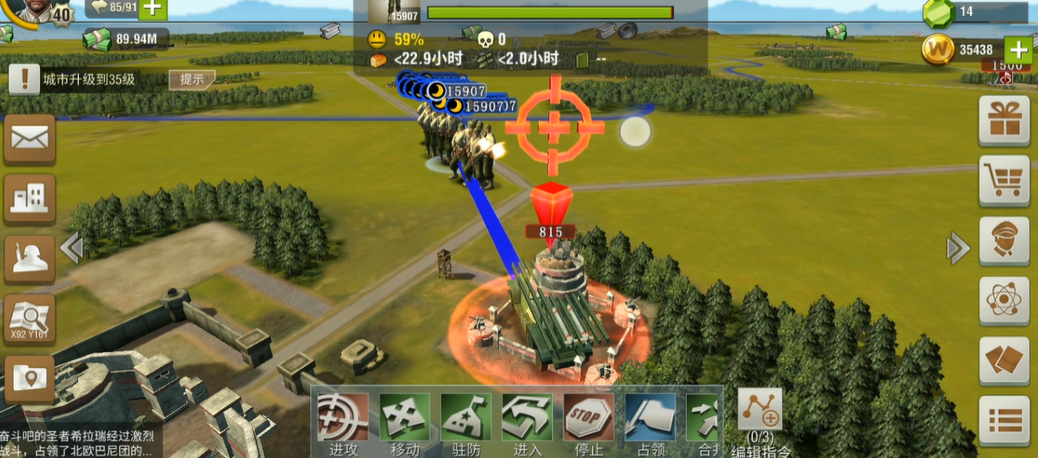Click the STOP 停止 command
Image resolution: width=1038 pixels, height=458 pixels.
(589, 418)
